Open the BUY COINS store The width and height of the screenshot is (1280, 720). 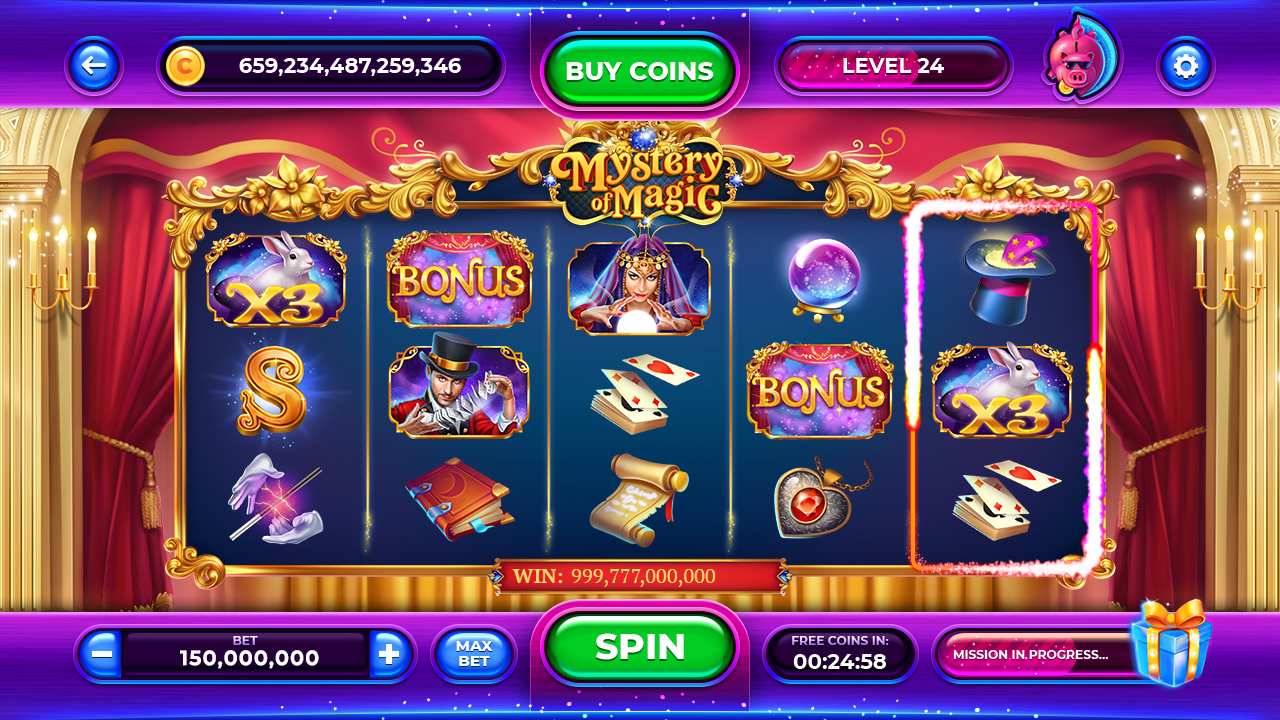pos(639,69)
